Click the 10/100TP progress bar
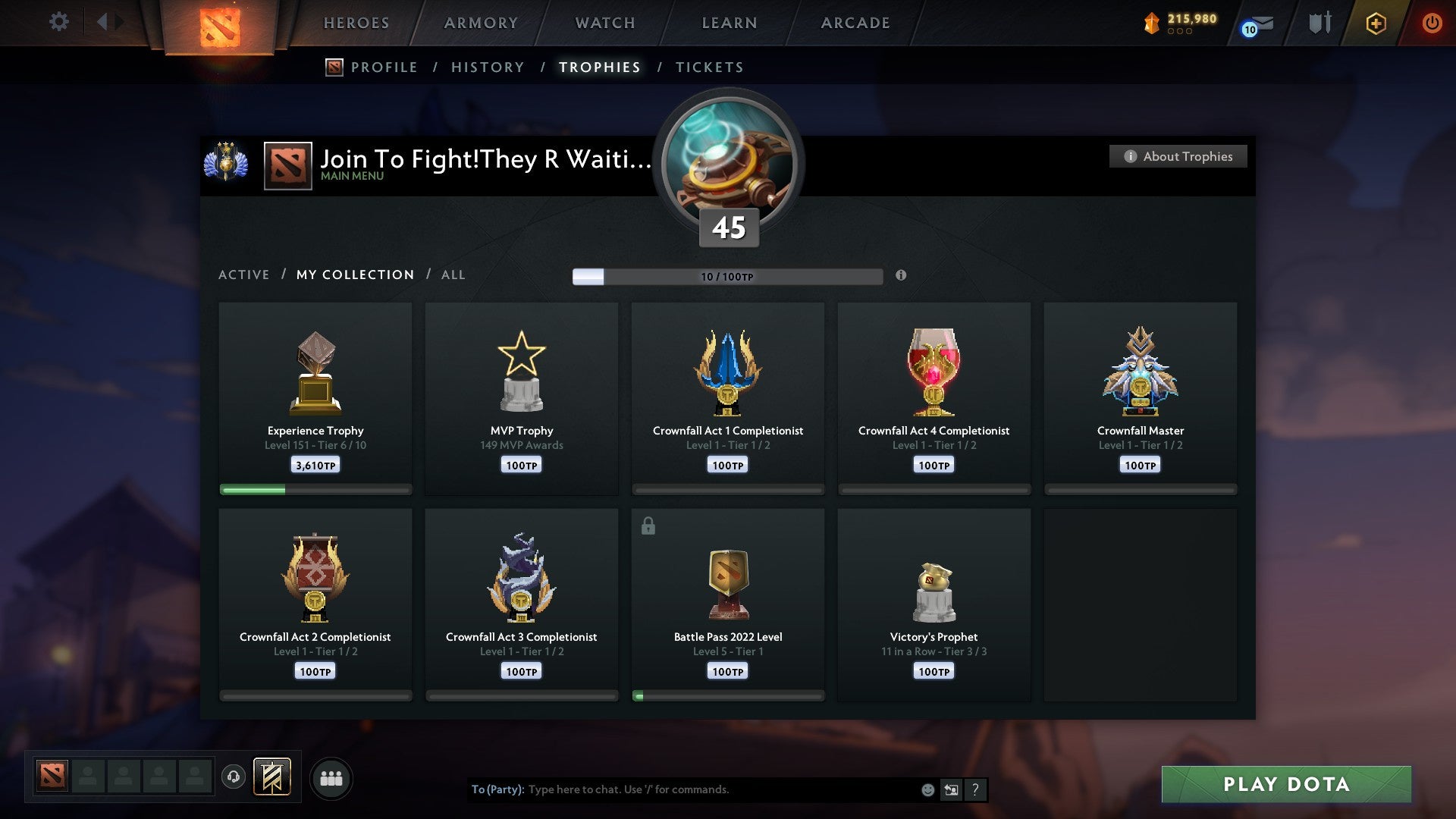 [728, 276]
